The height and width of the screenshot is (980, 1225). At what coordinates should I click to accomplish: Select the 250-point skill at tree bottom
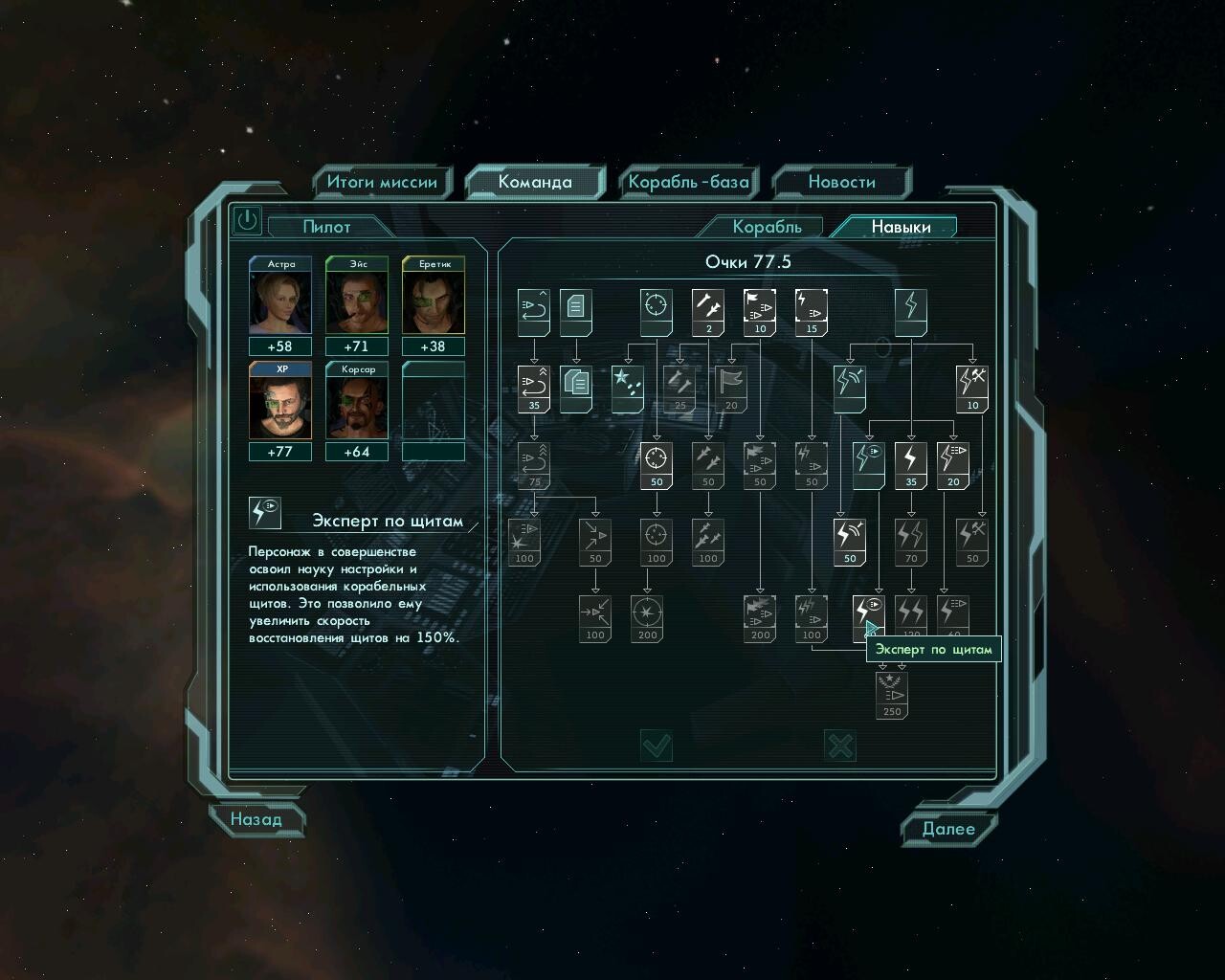tap(892, 695)
